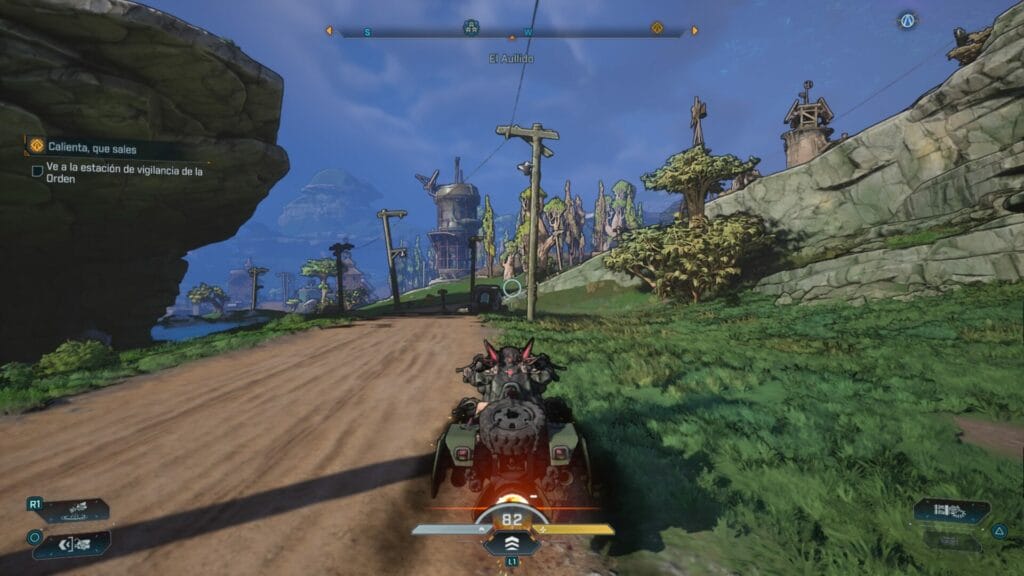The height and width of the screenshot is (576, 1024).
Task: Toggle the Orden station objective checkbox
Action: click(37, 171)
